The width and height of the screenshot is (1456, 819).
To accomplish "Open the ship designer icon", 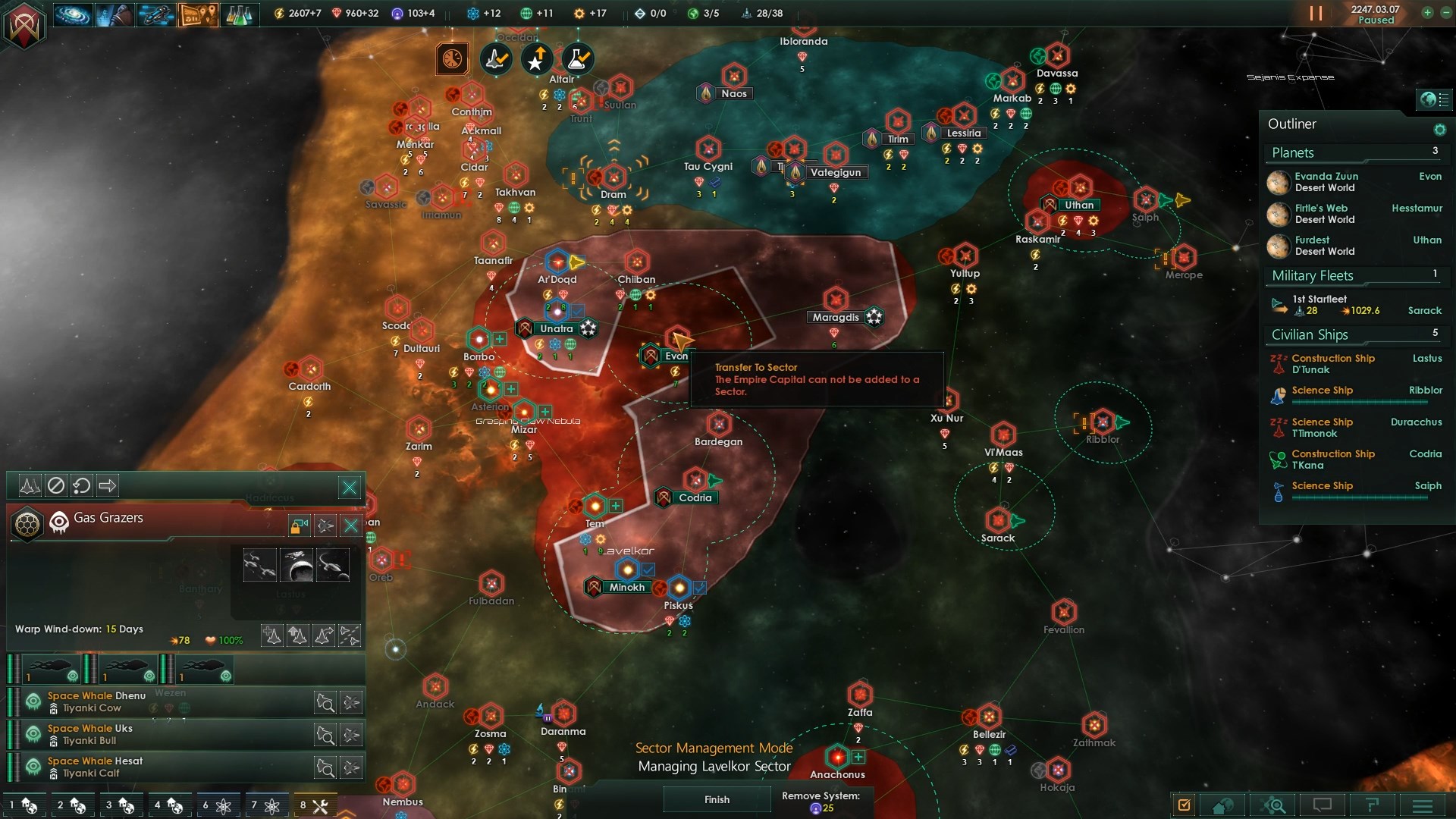I will tap(156, 14).
